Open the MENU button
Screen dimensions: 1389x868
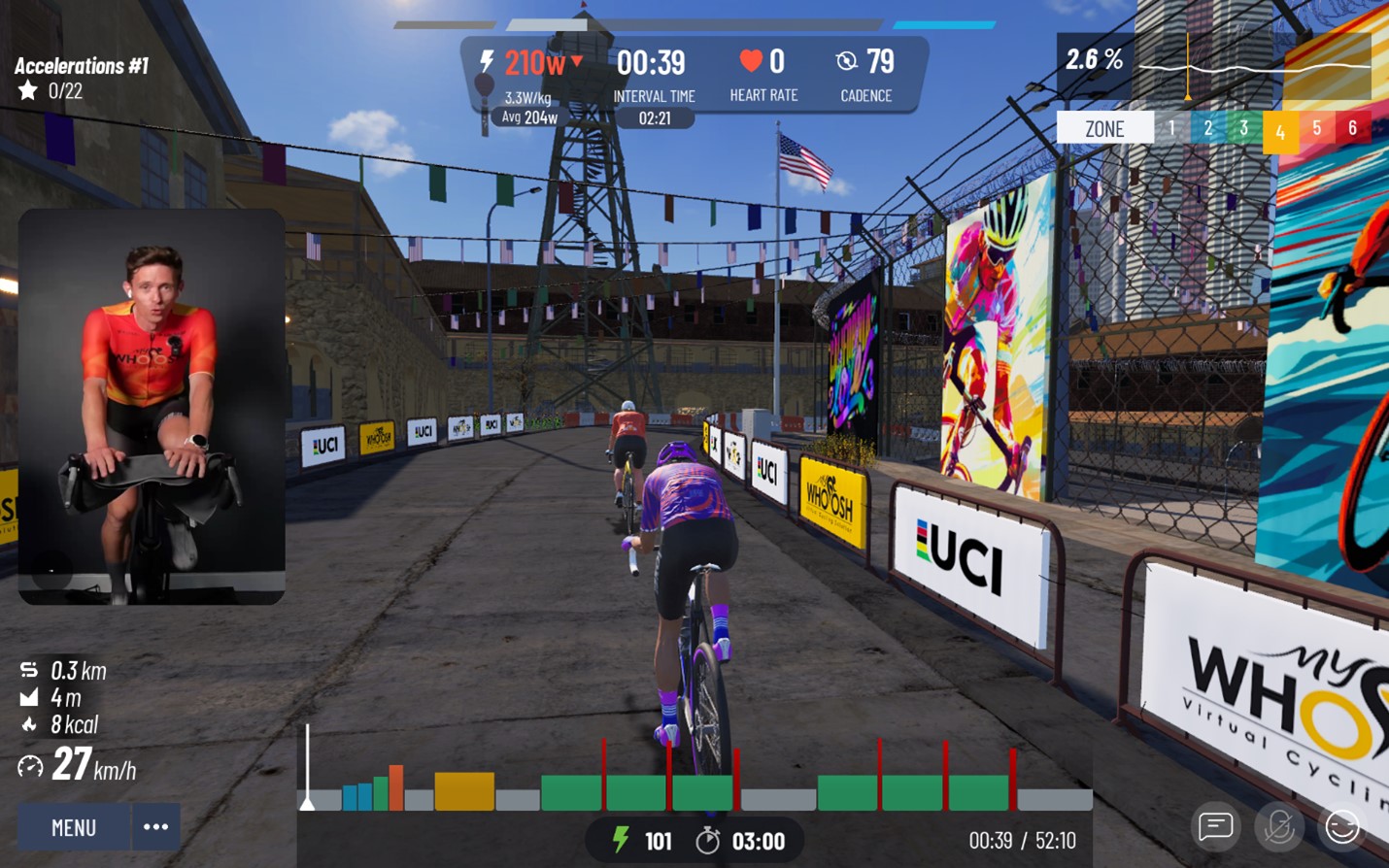(x=74, y=827)
